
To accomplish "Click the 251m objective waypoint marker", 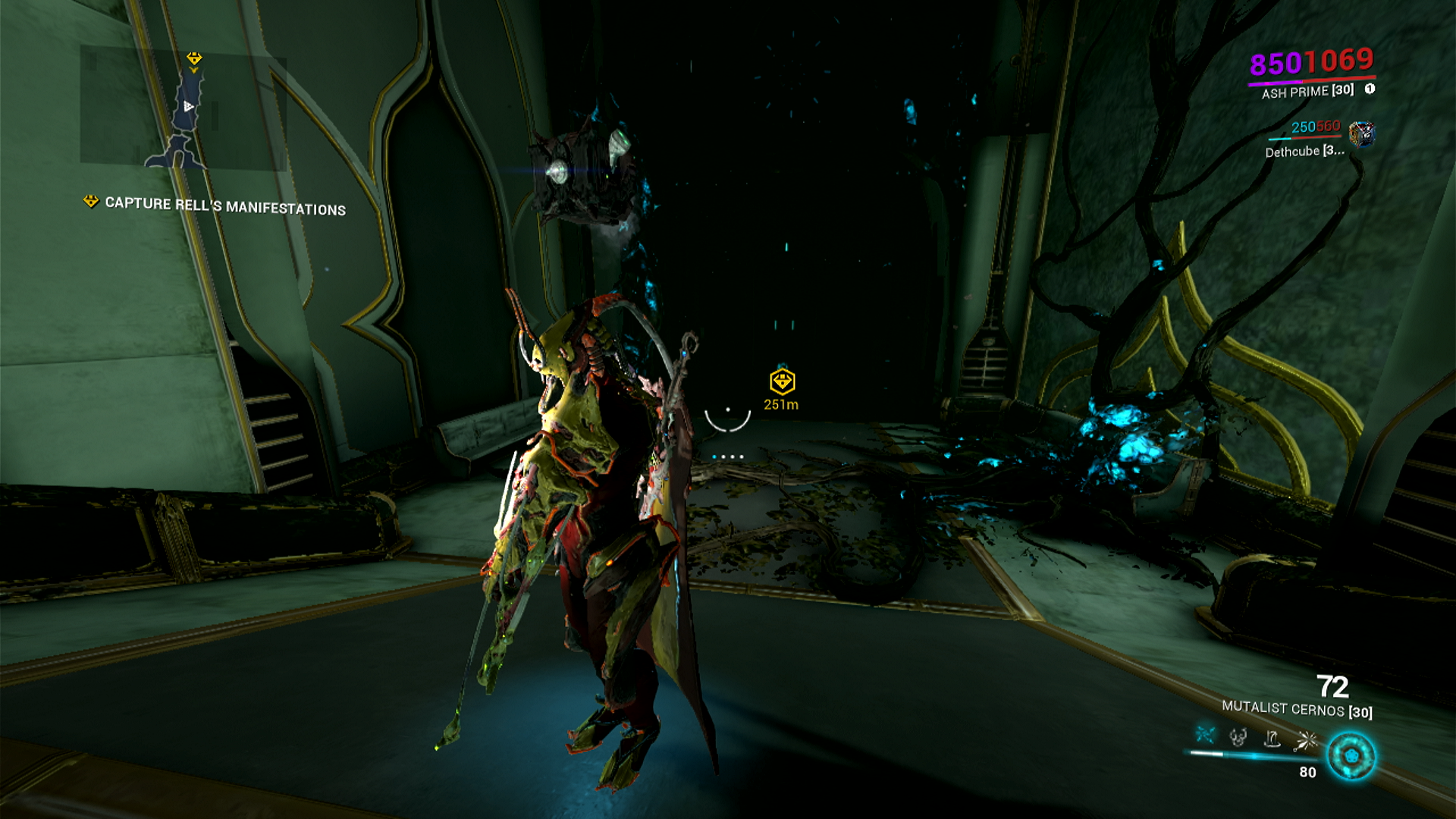I will coord(782,381).
